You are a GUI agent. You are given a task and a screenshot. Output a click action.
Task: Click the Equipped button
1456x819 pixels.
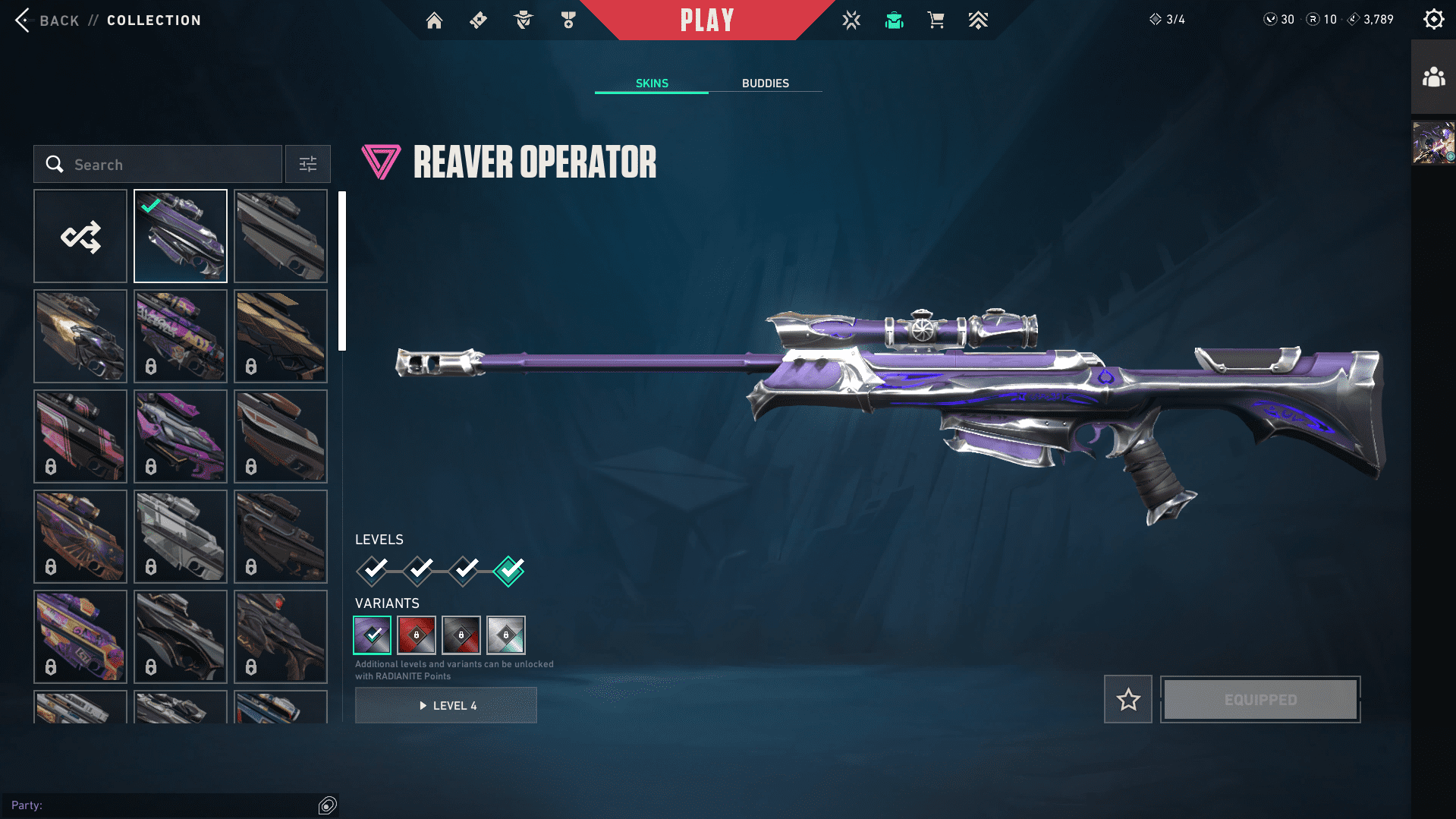coord(1260,699)
